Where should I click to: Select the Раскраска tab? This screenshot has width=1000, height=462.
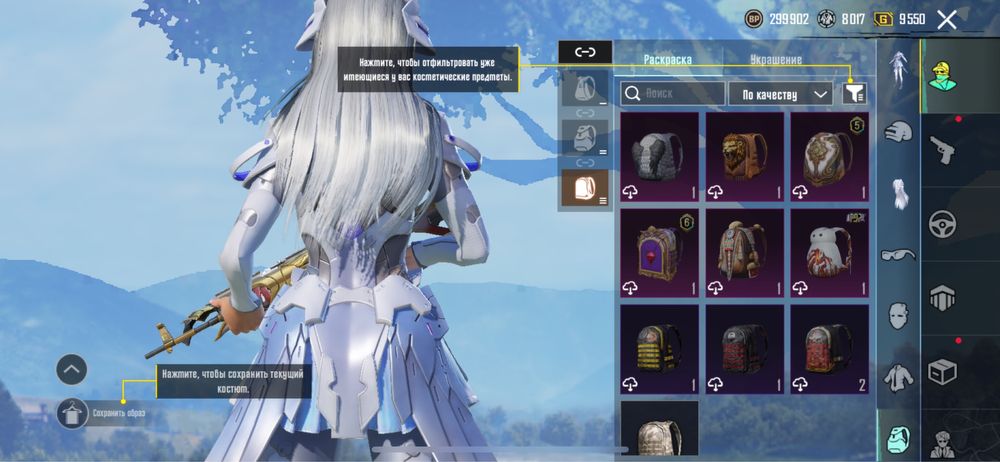667,60
